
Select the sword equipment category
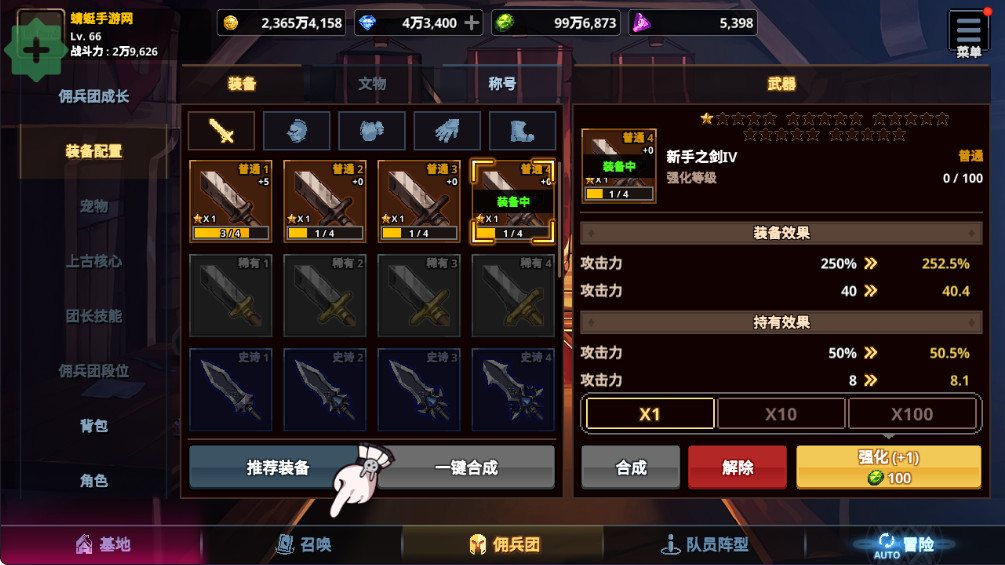point(221,130)
